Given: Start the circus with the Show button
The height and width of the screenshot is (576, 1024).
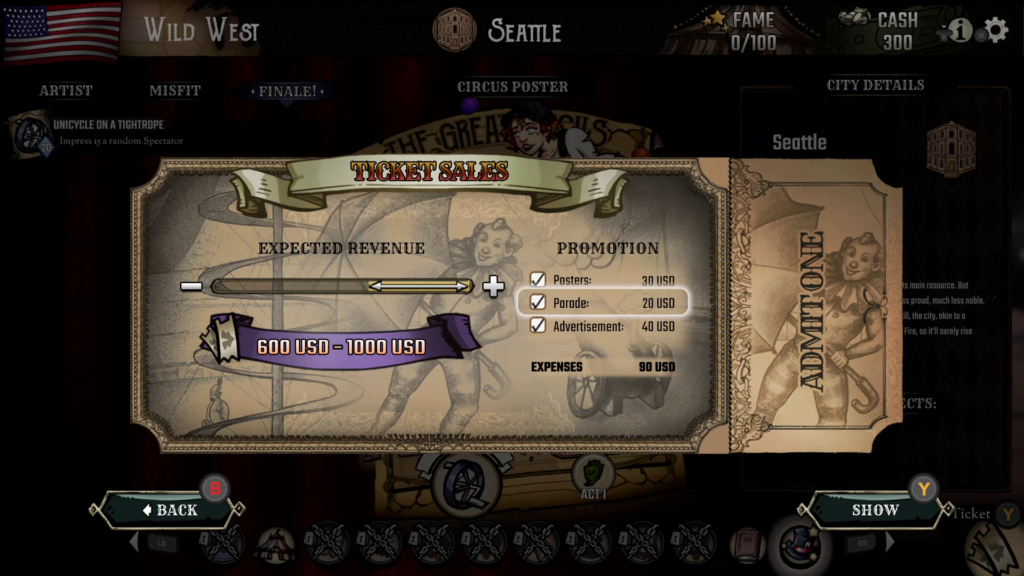Looking at the screenshot, I should [x=875, y=510].
